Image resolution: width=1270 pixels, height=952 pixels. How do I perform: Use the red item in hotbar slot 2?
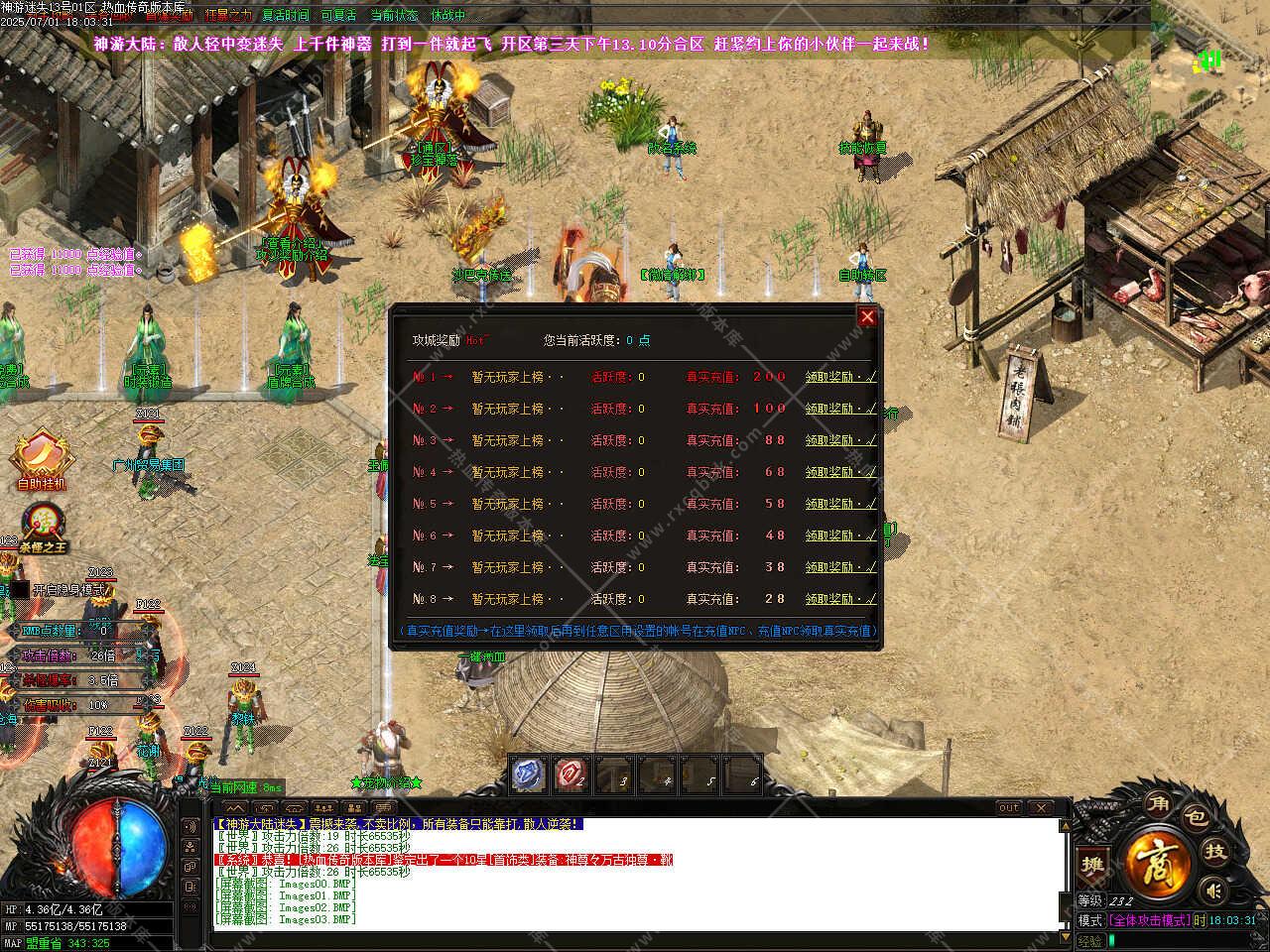pos(571,773)
